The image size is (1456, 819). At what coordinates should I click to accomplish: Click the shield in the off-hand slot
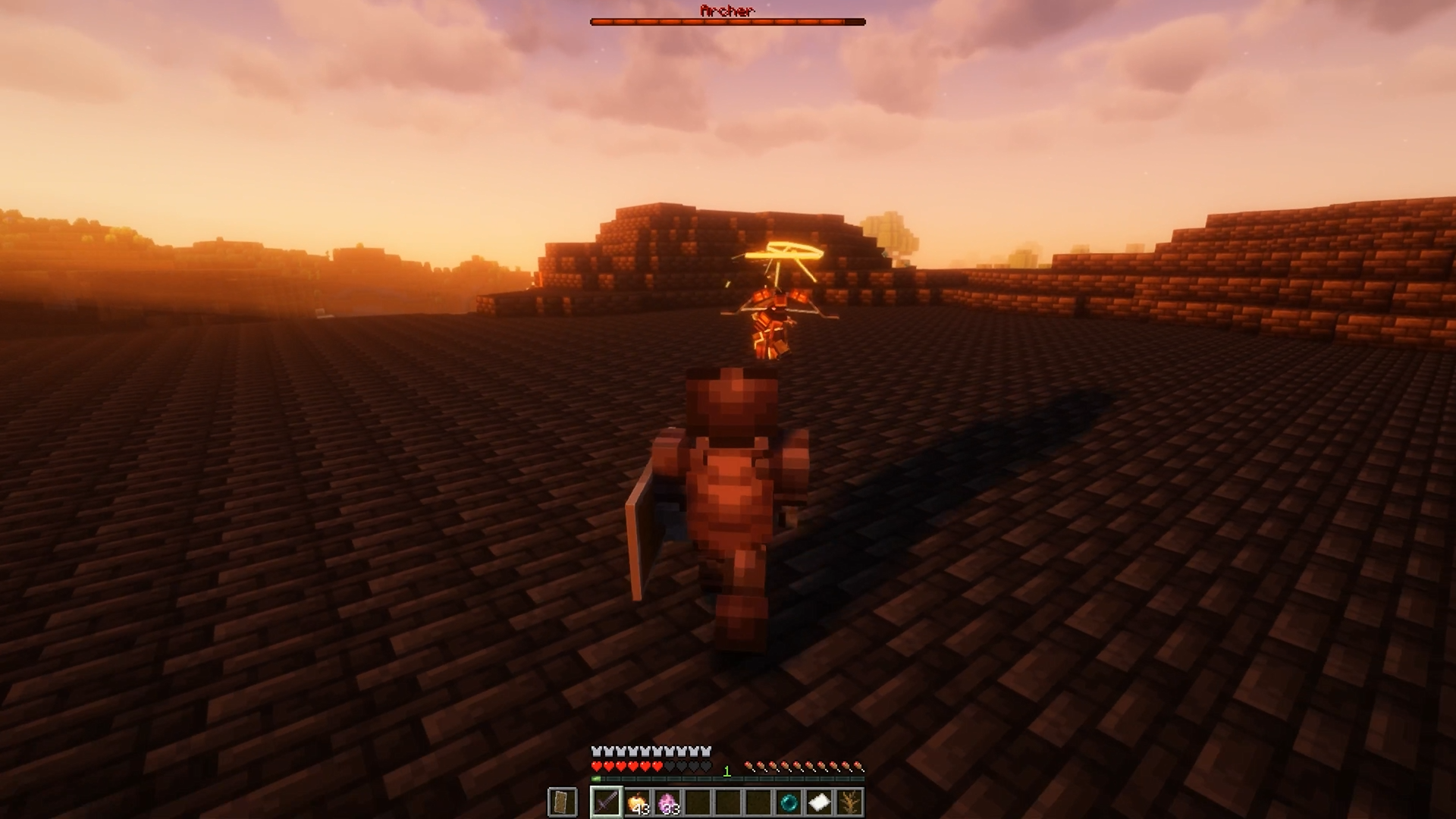562,802
